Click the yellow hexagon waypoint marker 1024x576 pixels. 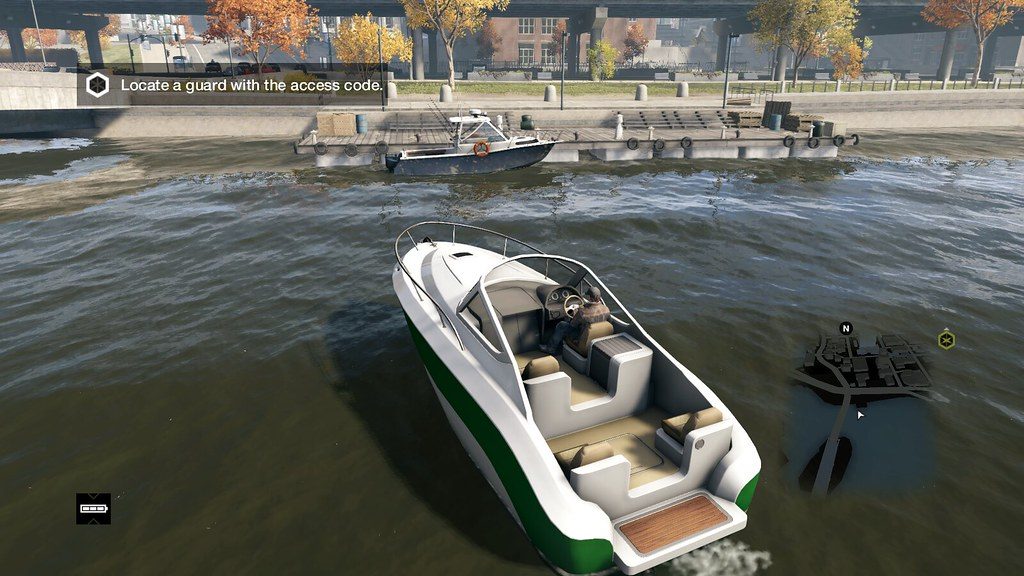946,340
